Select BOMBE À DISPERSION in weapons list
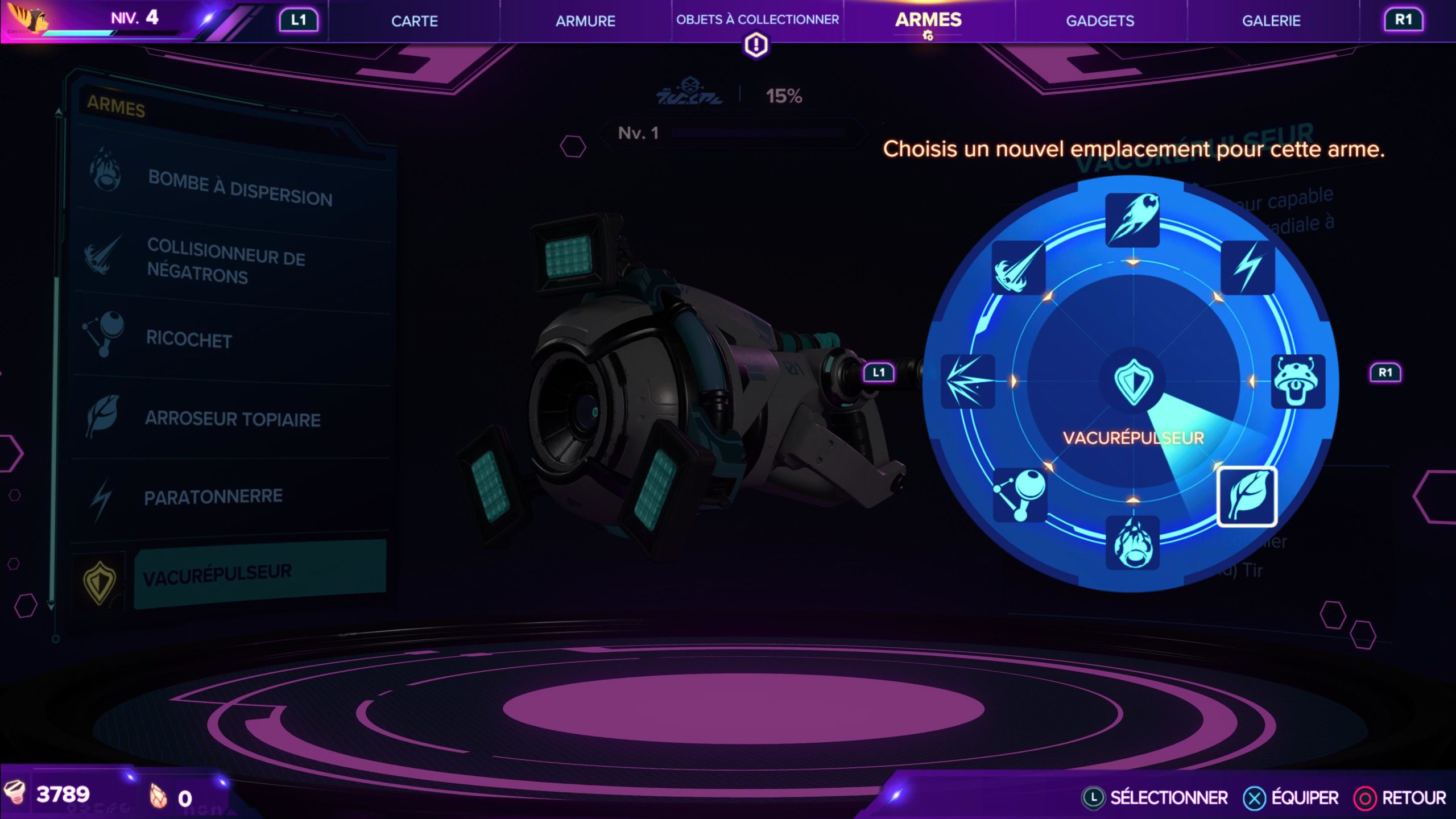This screenshot has height=819, width=1456. coord(239,188)
